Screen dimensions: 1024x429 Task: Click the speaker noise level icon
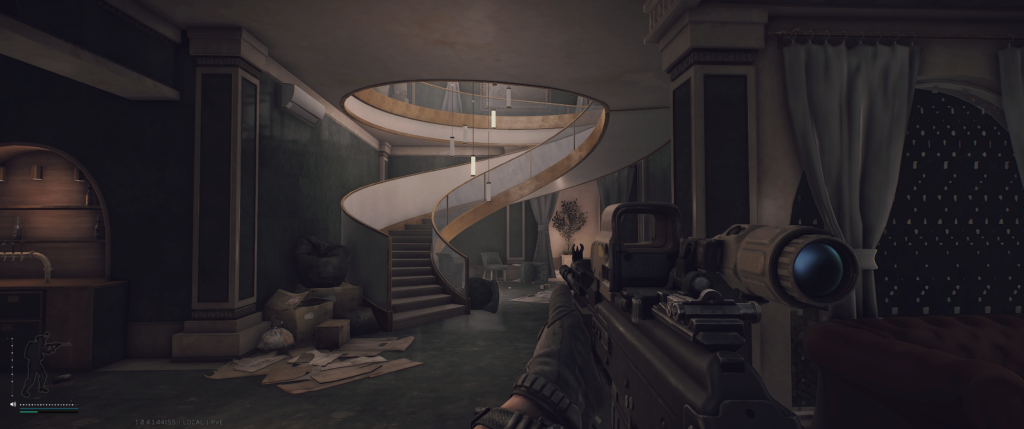(x=13, y=404)
